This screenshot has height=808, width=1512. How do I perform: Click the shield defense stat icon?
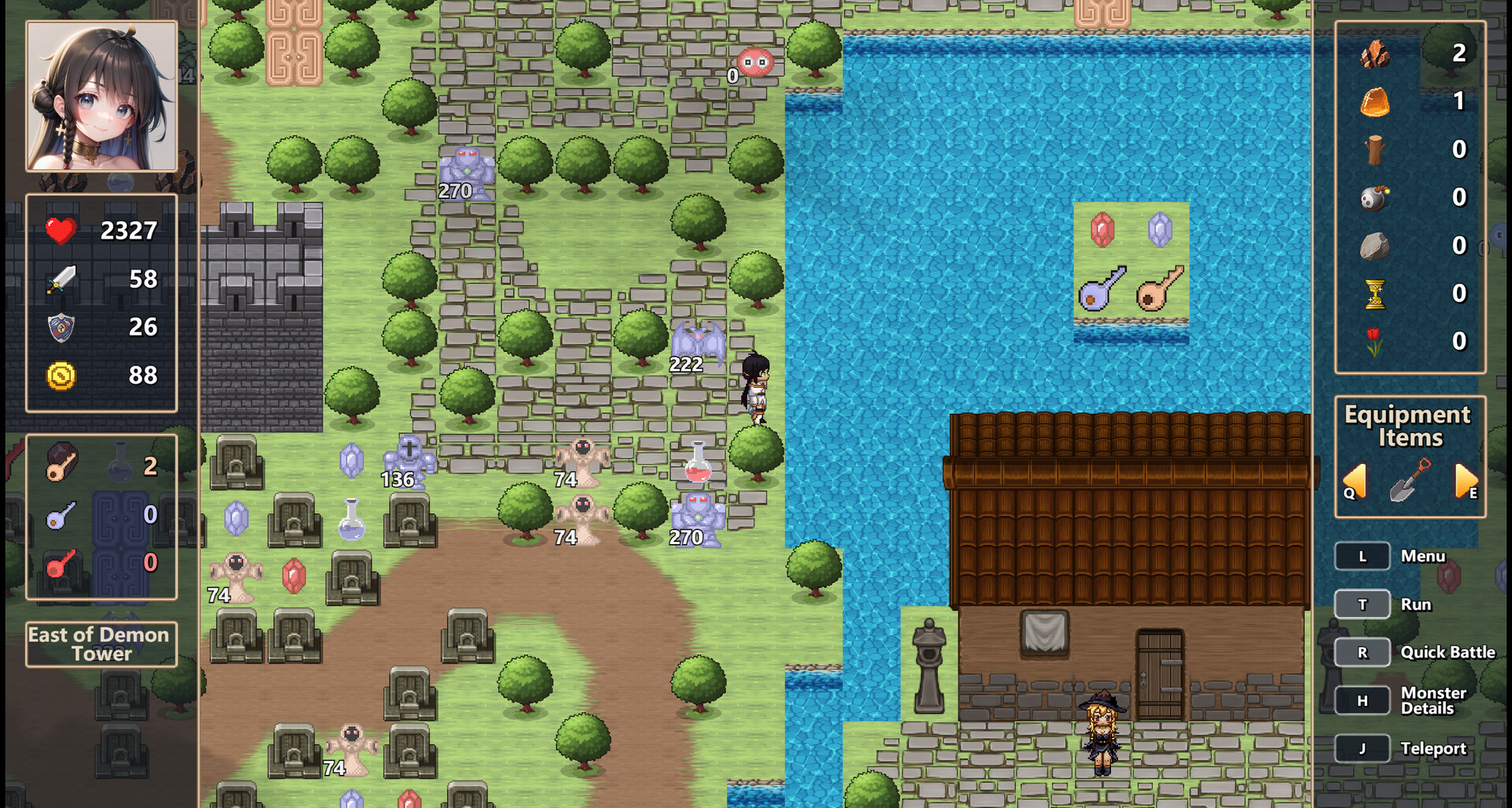point(59,328)
